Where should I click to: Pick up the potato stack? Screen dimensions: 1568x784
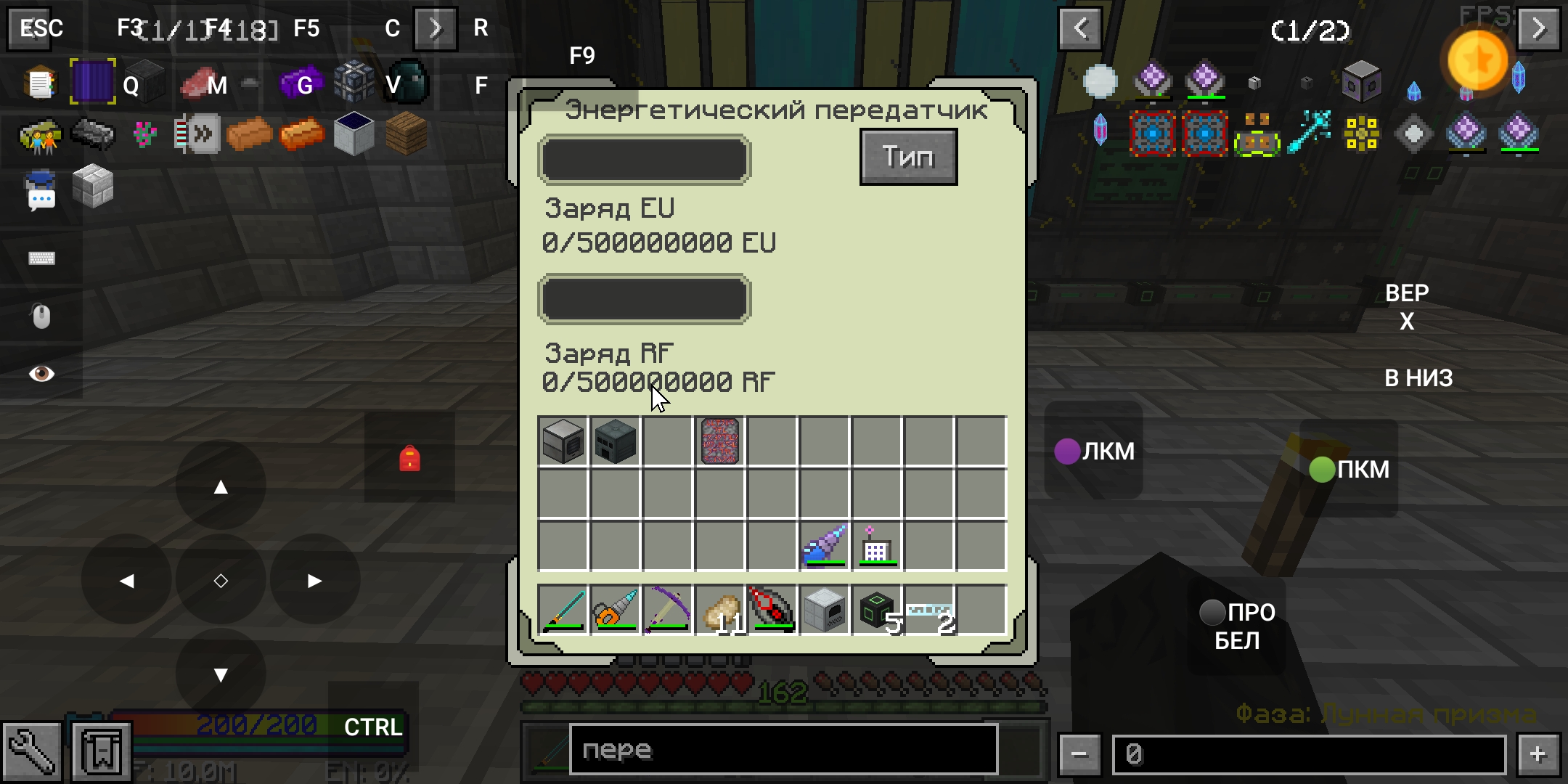point(720,610)
